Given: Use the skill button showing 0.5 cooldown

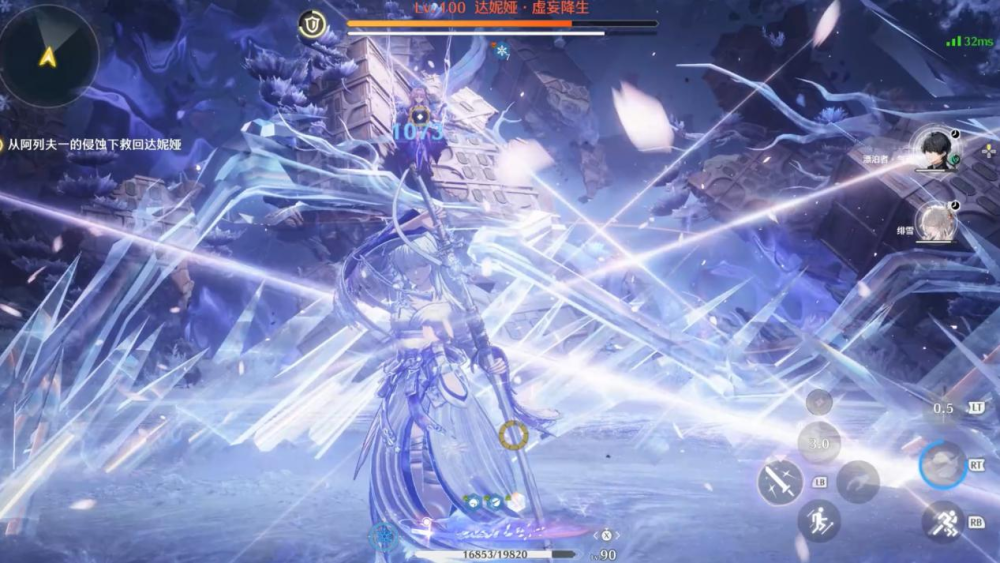Looking at the screenshot, I should coord(943,408).
